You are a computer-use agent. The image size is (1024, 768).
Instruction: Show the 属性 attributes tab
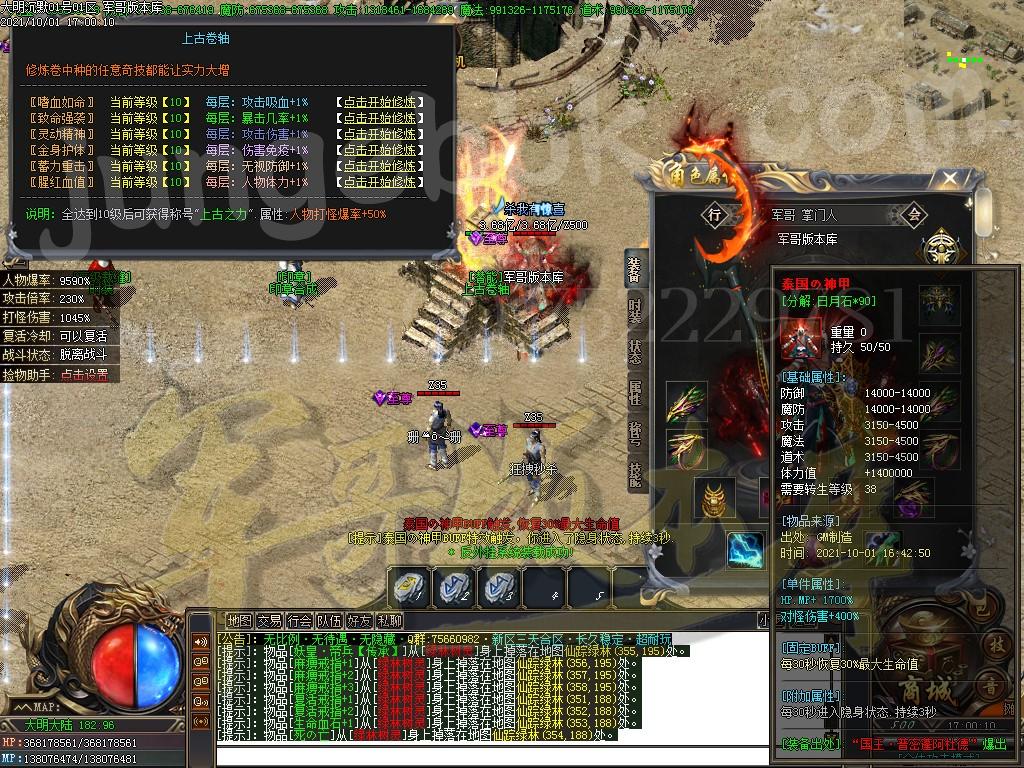point(635,392)
